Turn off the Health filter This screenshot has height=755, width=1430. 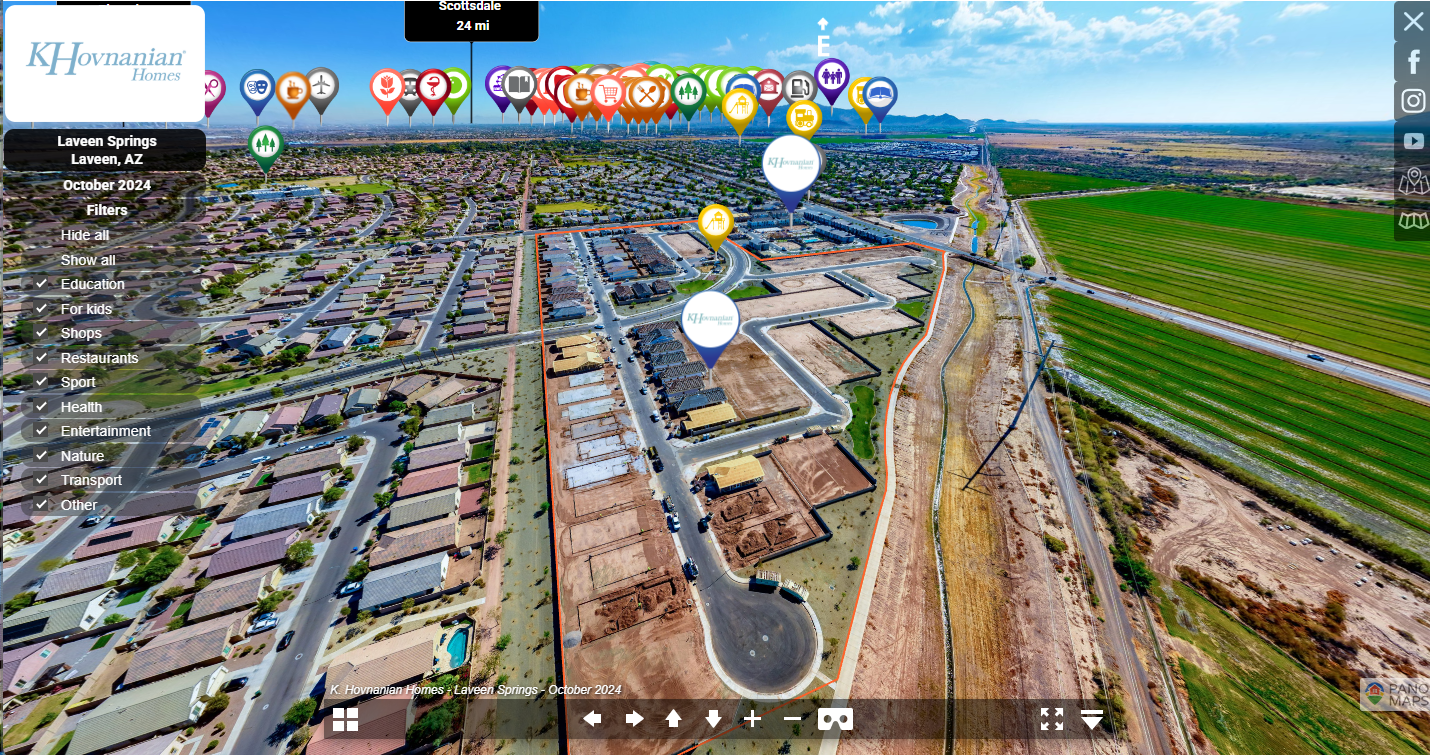[42, 407]
